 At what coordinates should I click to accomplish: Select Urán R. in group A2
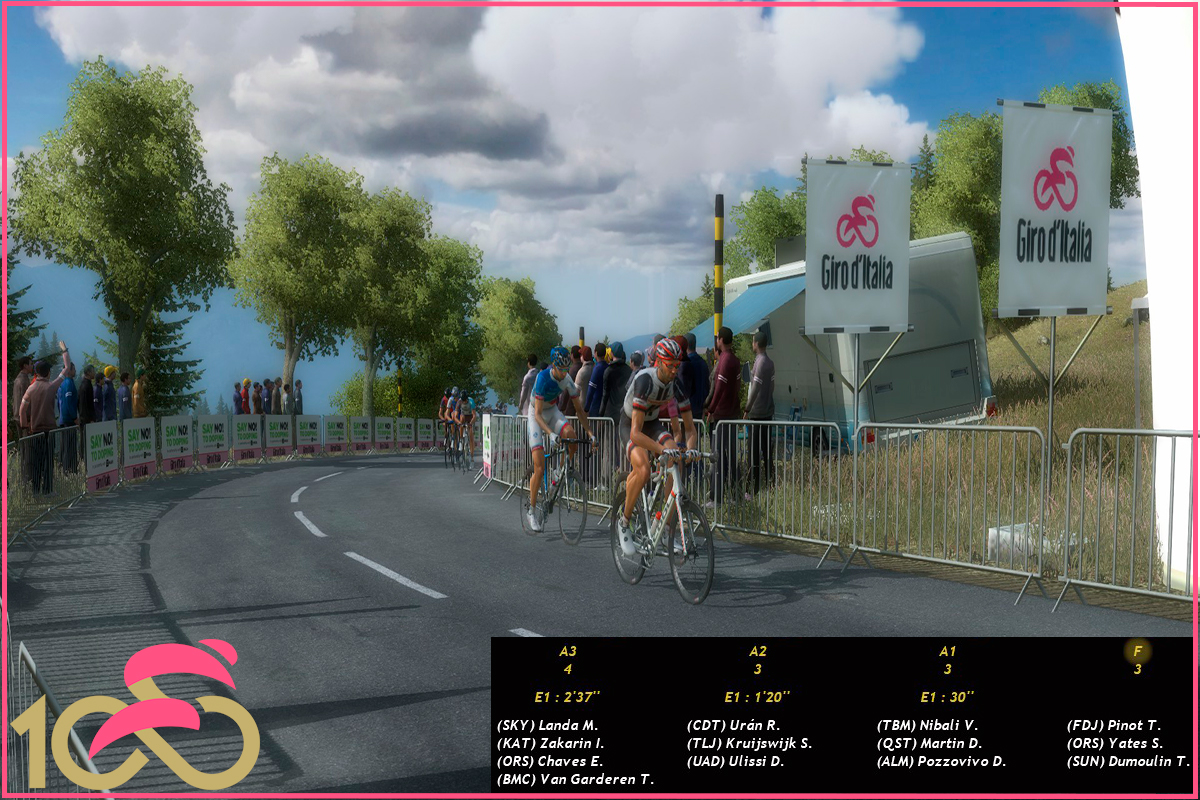point(733,725)
